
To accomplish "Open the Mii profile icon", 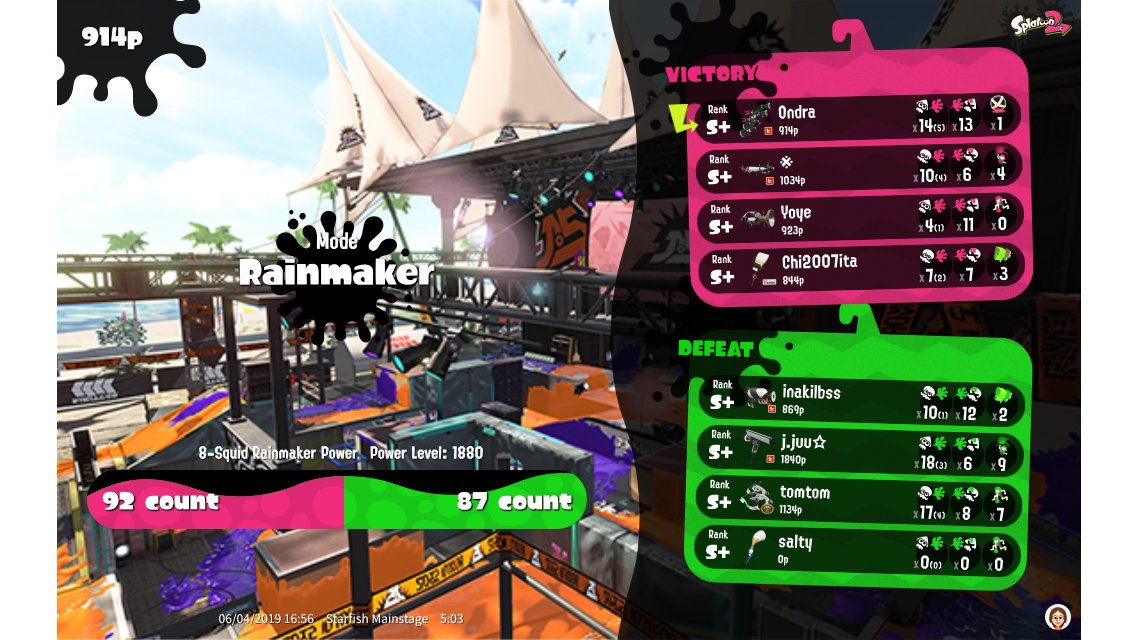I will click(x=1058, y=616).
